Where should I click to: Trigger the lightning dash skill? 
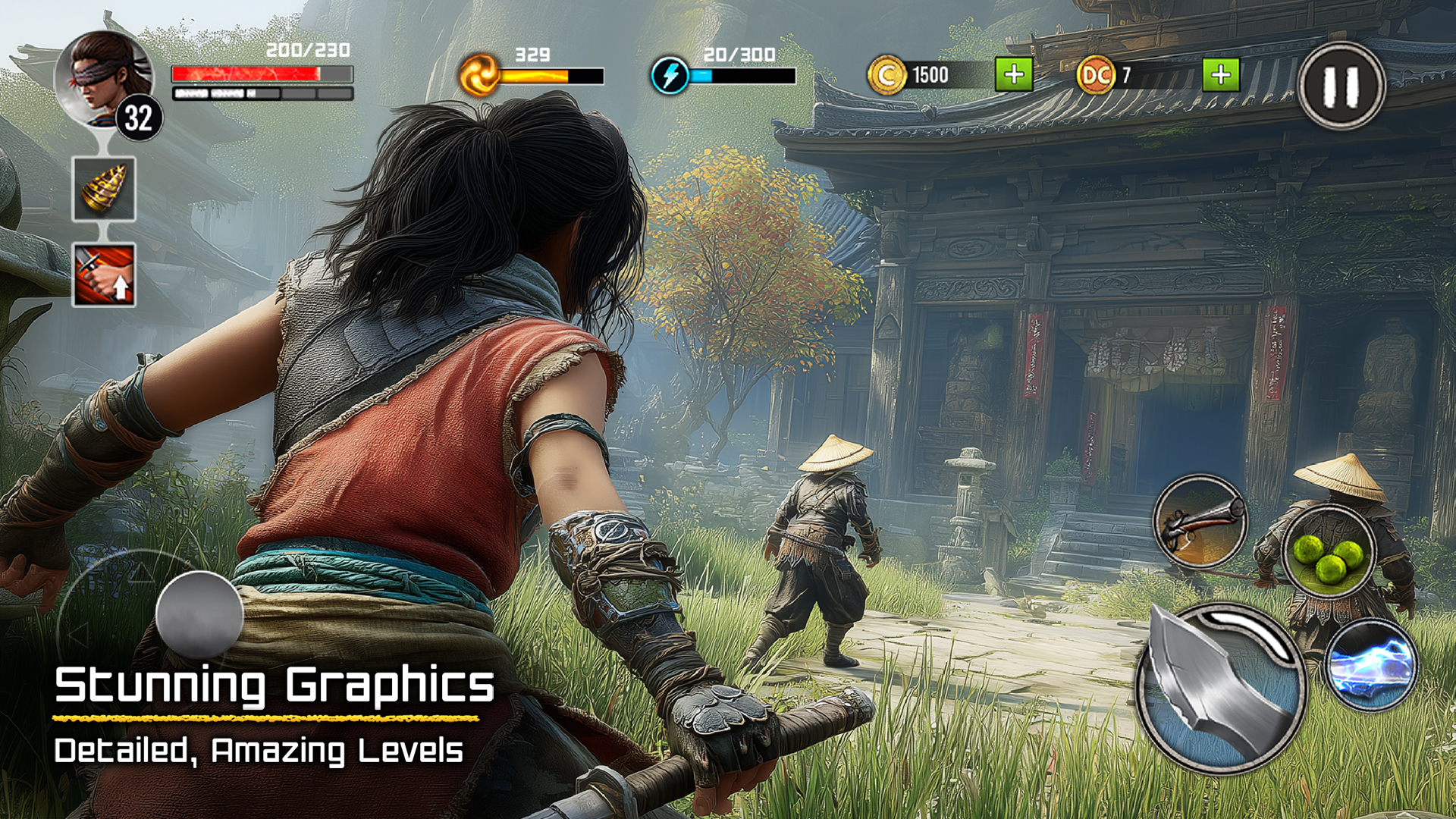click(1371, 665)
